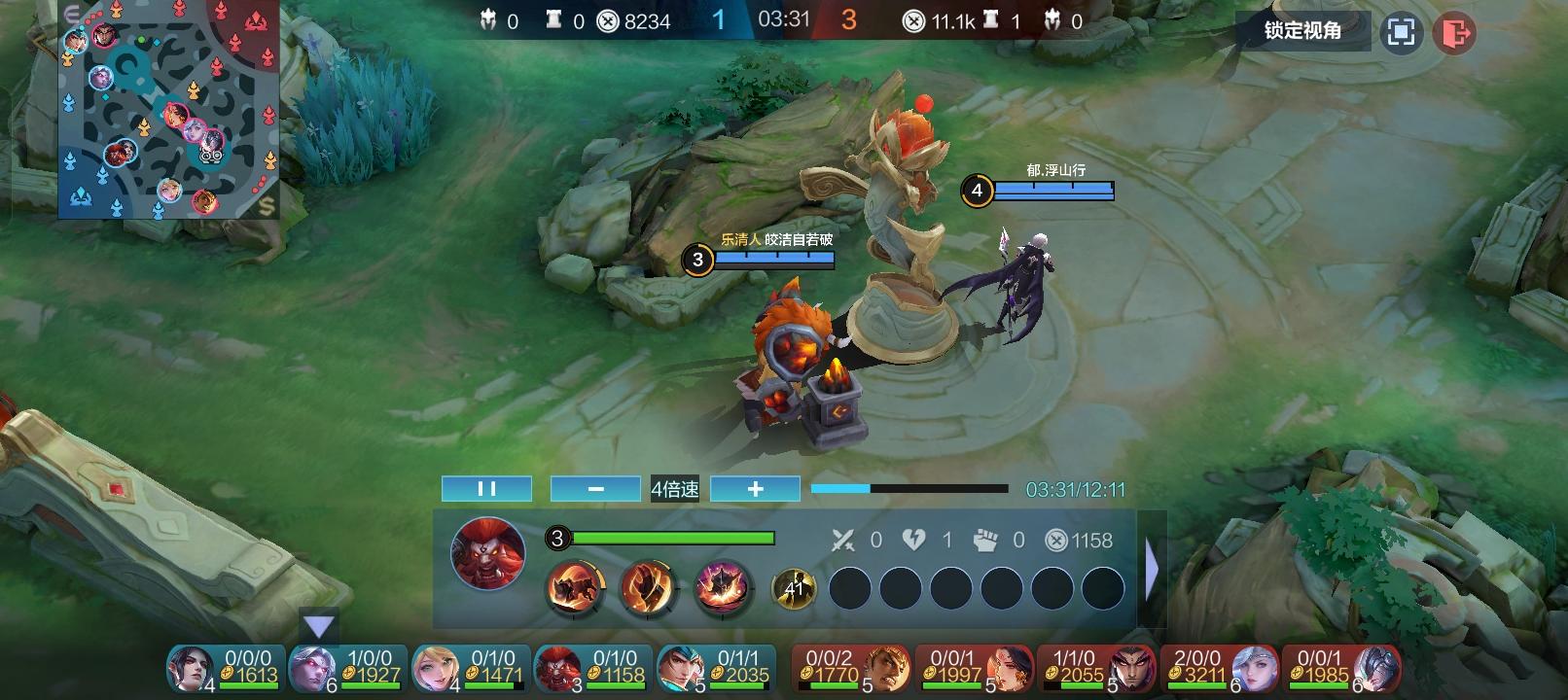Click the heart damage-taken stat icon
This screenshot has width=1568, height=700.
coord(913,541)
